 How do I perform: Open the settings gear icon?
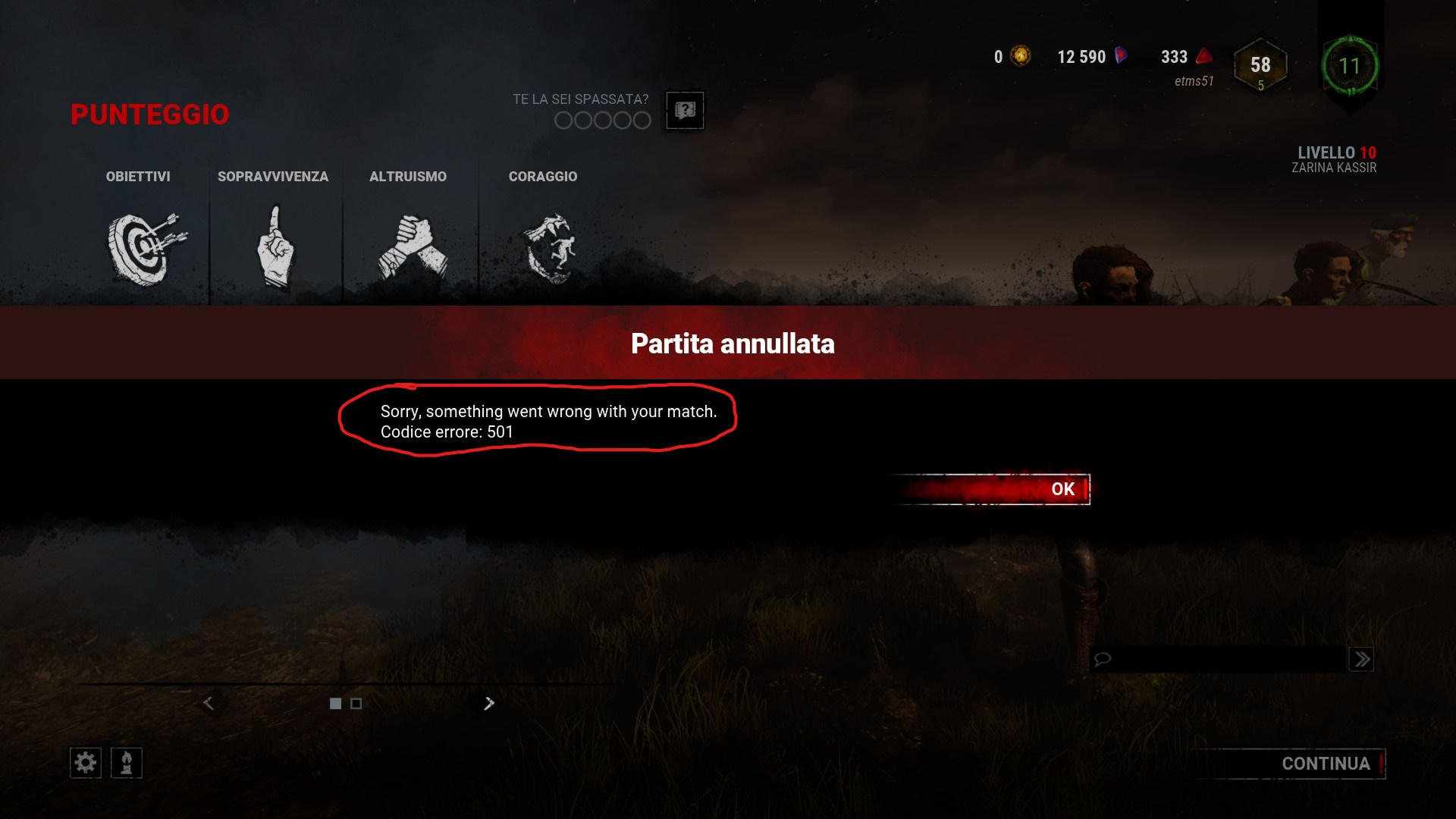[x=85, y=762]
